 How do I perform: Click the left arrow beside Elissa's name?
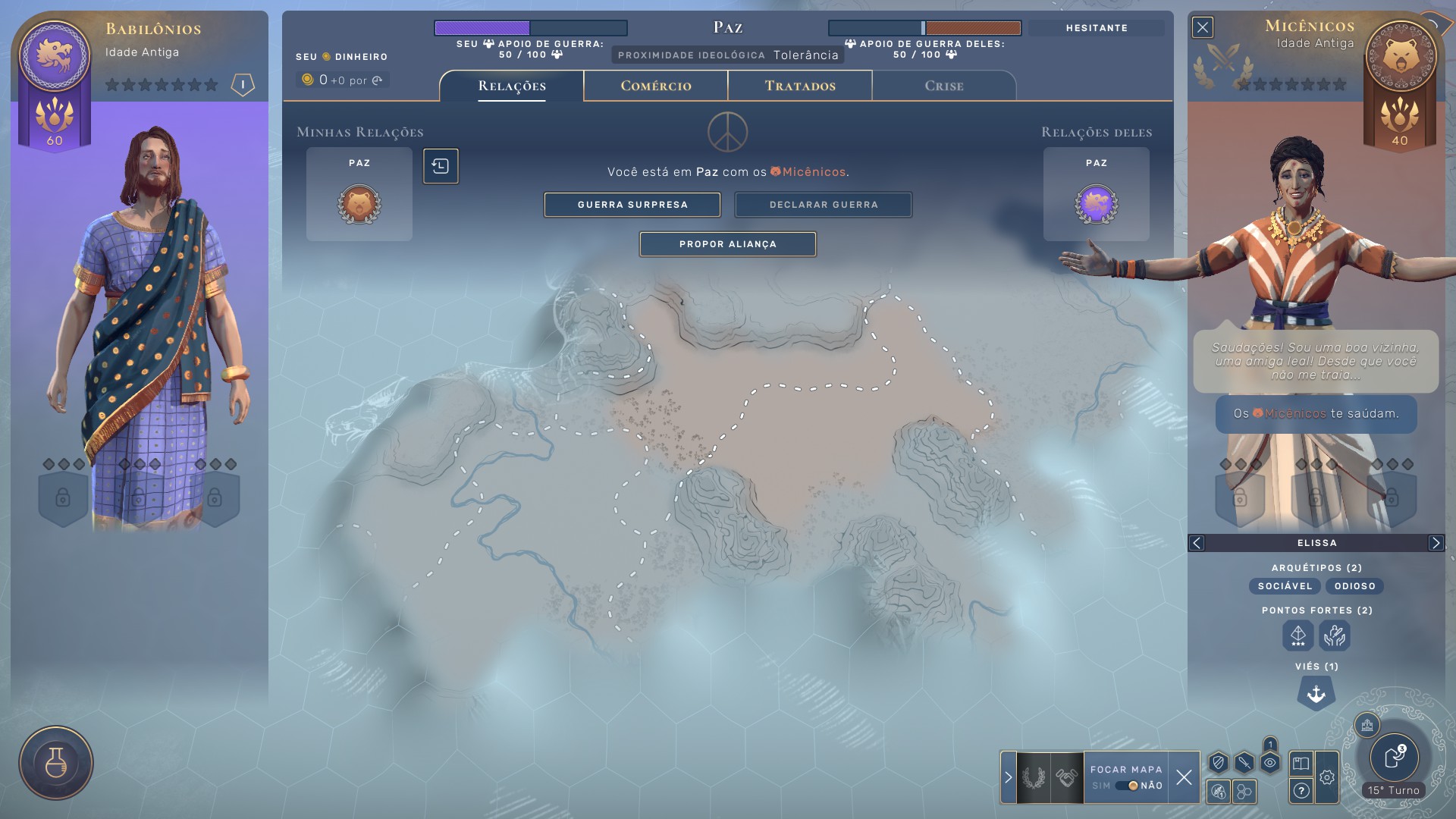click(1197, 542)
